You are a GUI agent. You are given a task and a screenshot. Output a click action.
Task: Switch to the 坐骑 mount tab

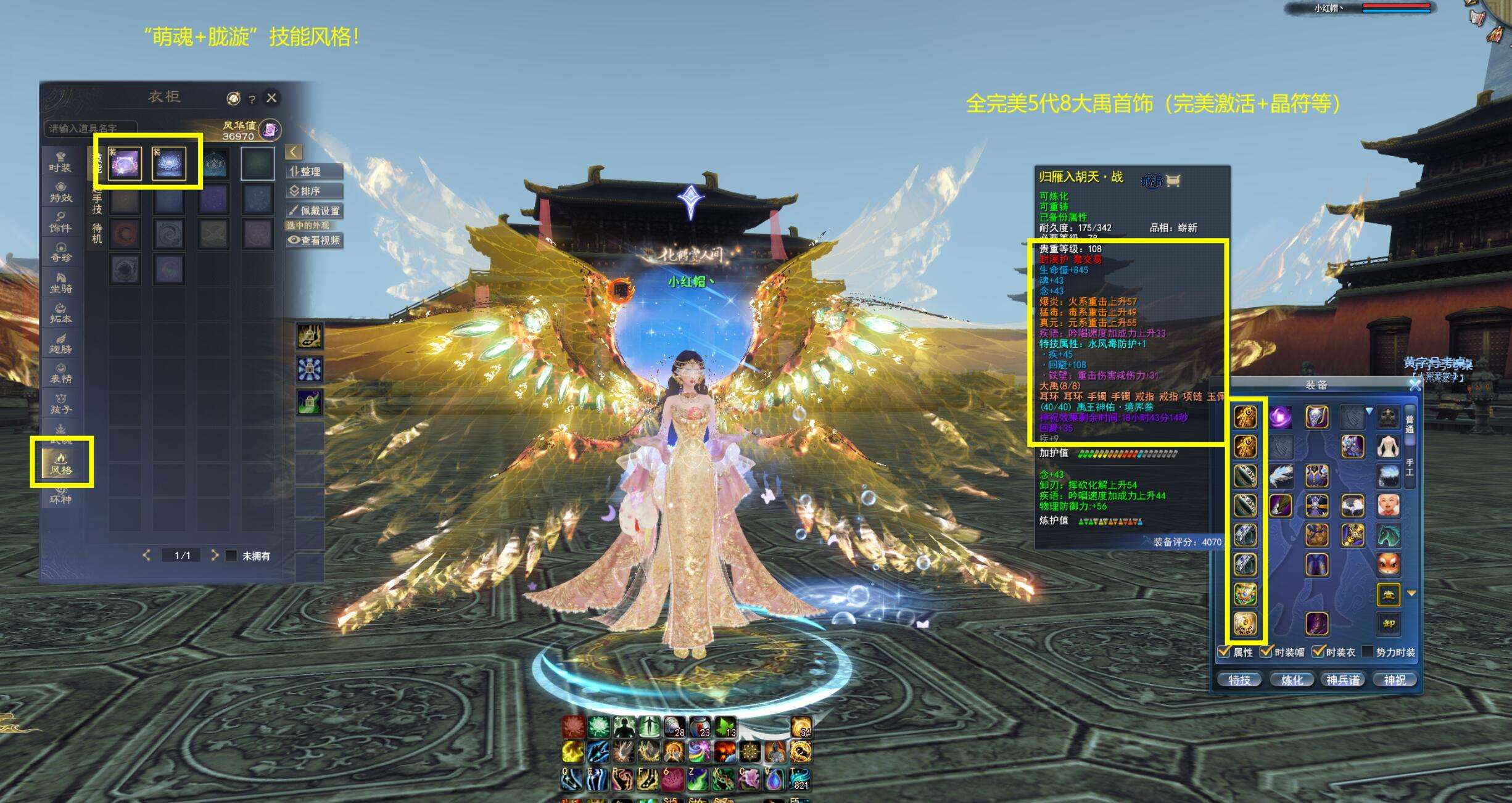pos(60,283)
